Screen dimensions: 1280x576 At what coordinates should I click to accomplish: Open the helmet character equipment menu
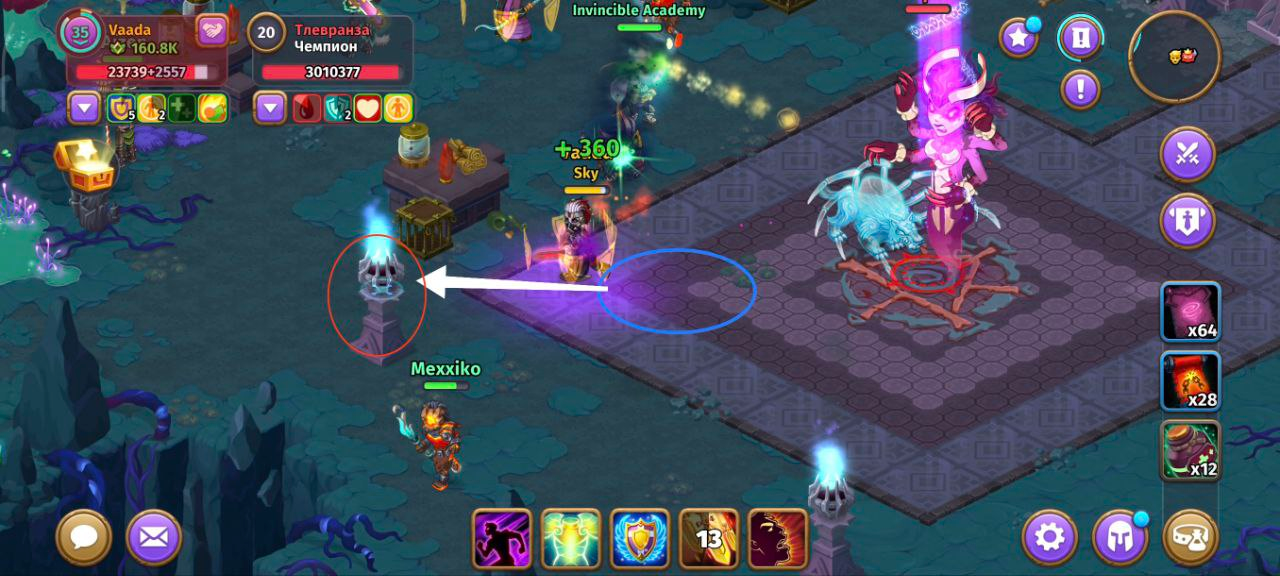[x=1120, y=538]
